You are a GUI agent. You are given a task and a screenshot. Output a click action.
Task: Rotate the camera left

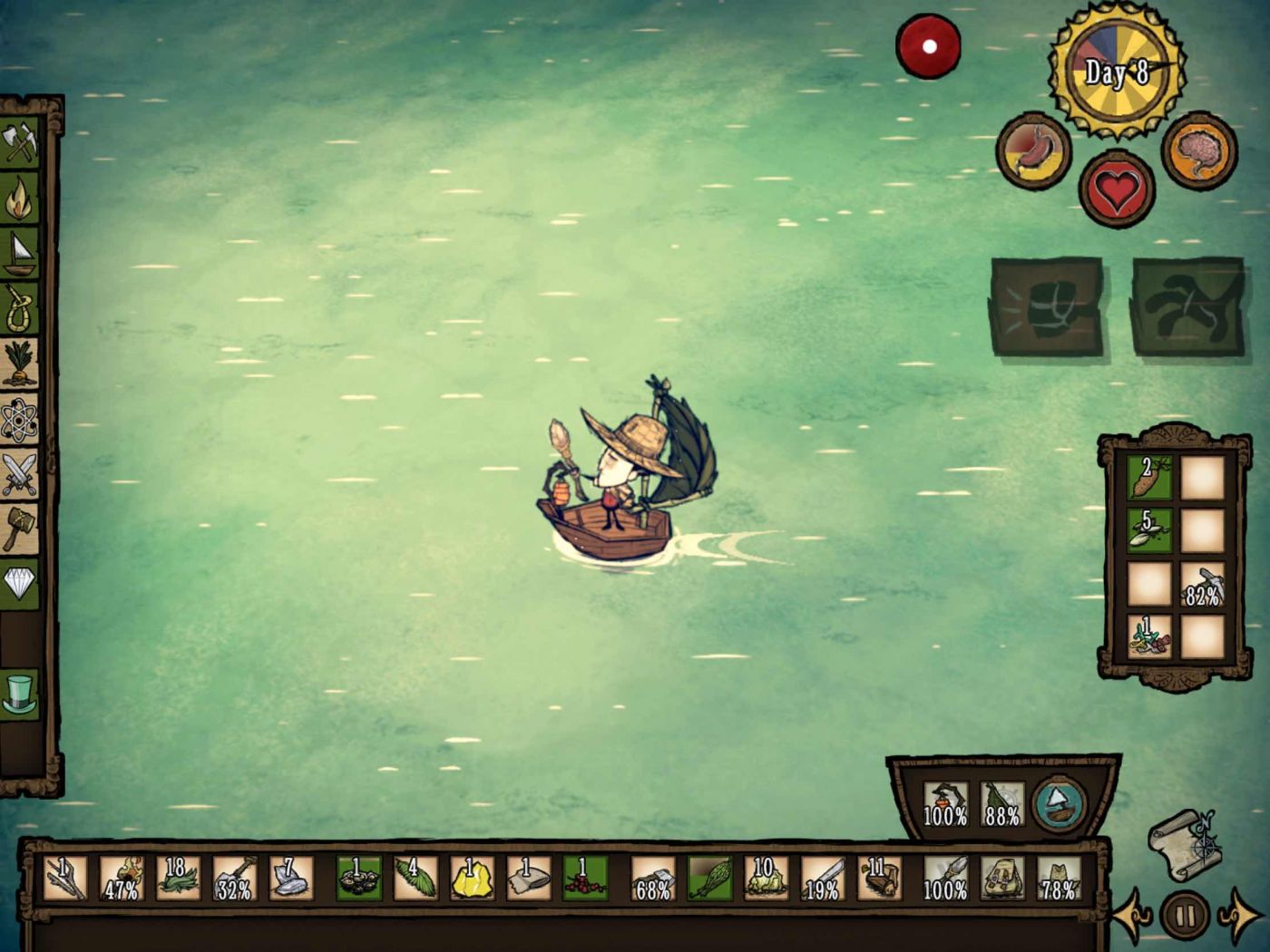pyautogui.click(x=1133, y=914)
